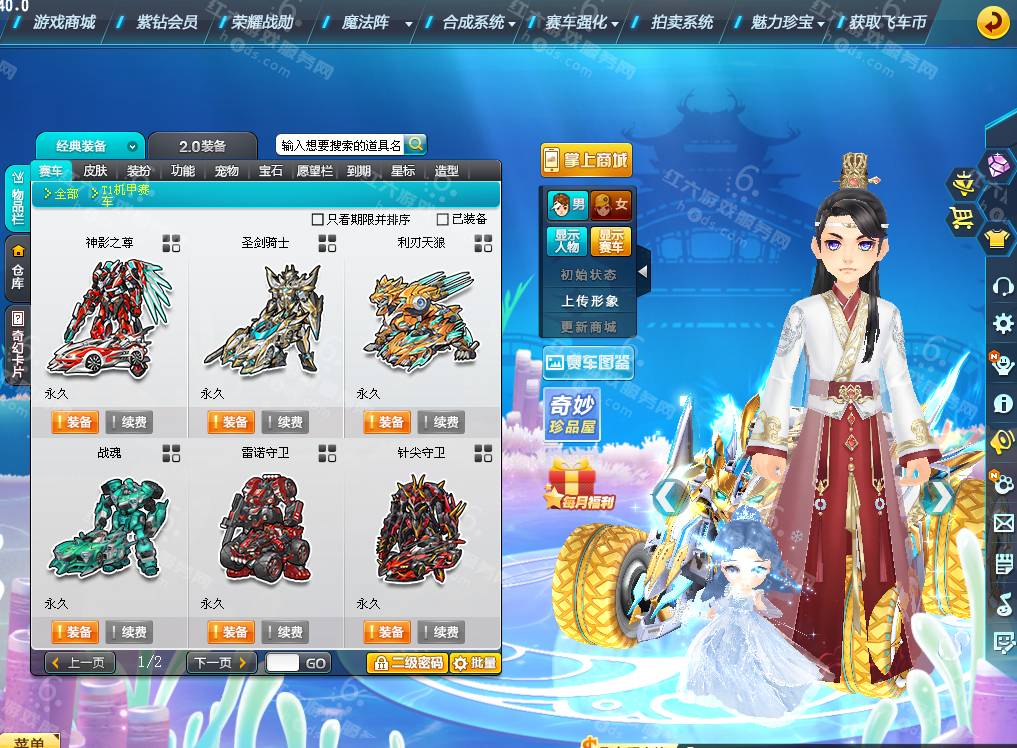Click 续费 renew under 利刃天狼

pyautogui.click(x=441, y=422)
